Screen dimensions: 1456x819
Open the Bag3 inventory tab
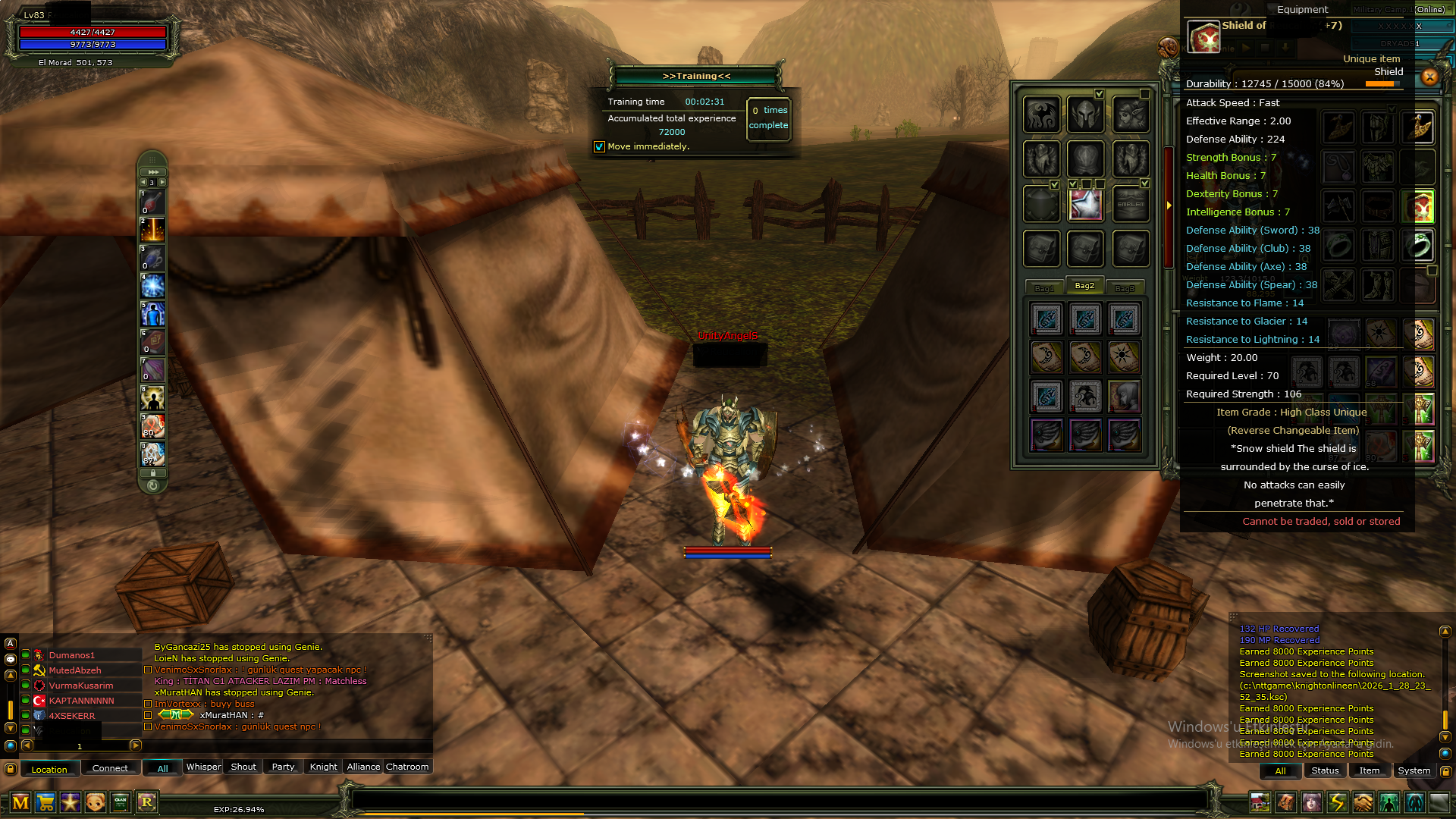[1125, 287]
